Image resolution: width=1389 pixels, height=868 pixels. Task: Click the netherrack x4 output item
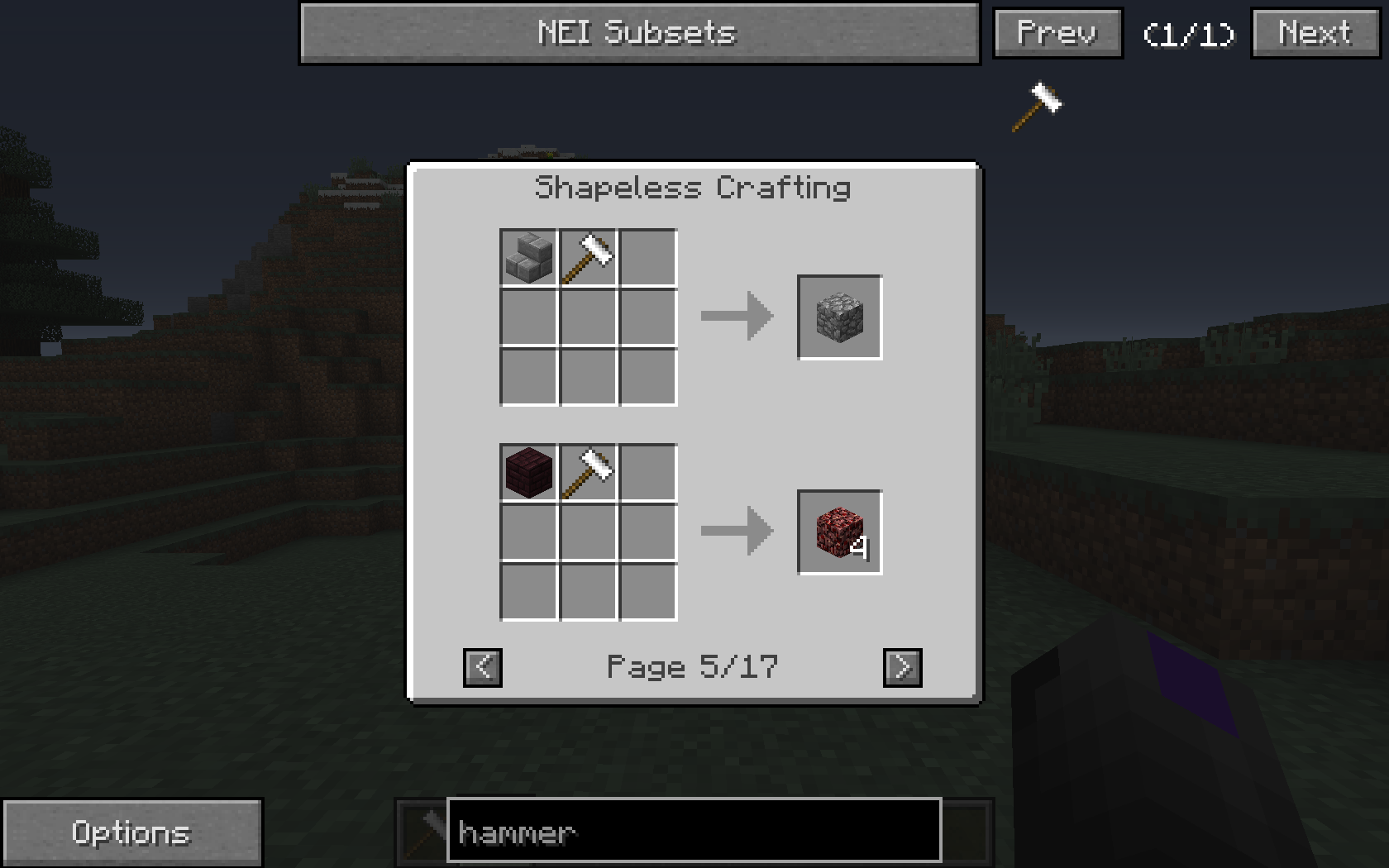(838, 533)
